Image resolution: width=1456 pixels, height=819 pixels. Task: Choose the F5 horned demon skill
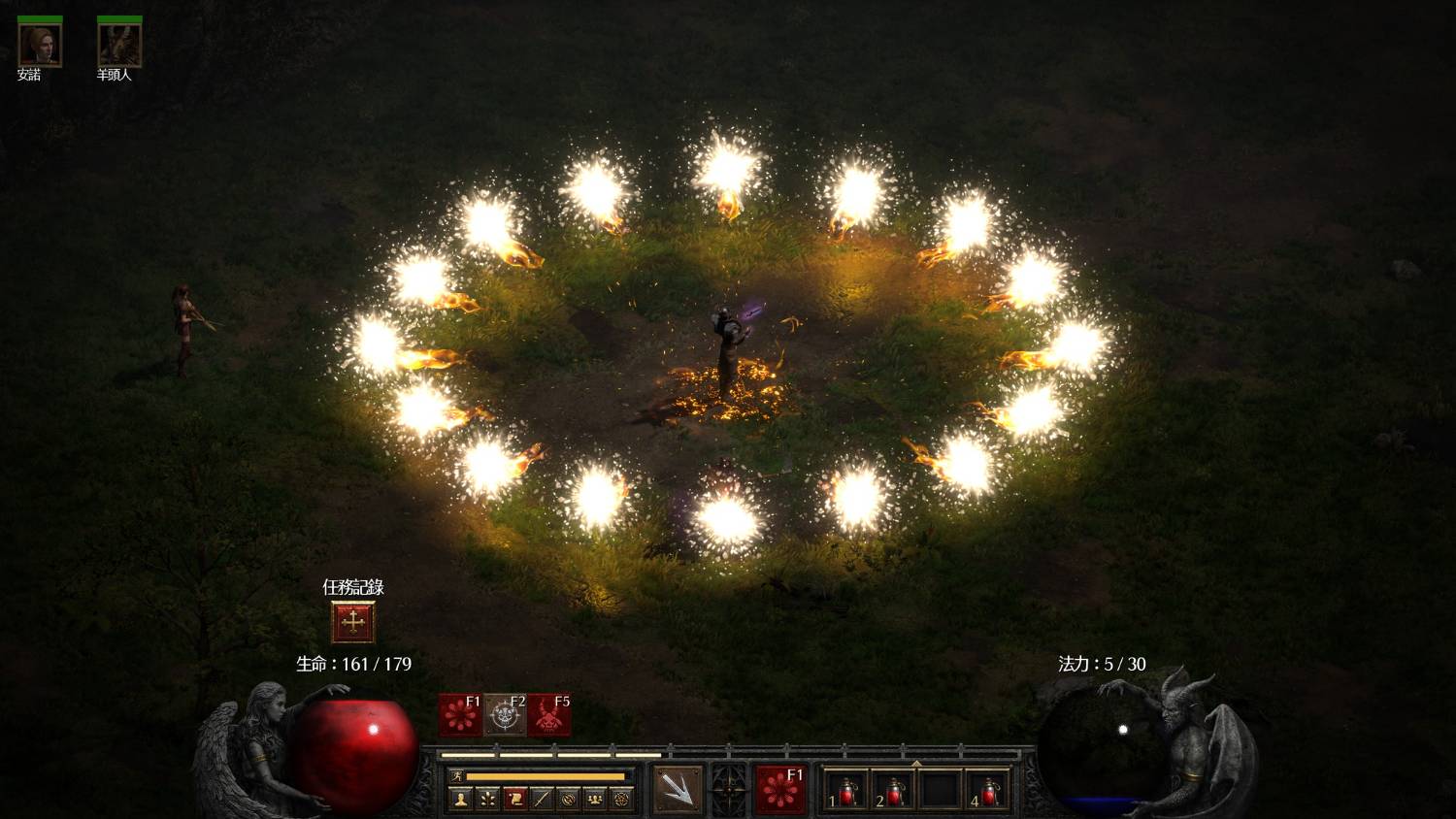coord(548,716)
